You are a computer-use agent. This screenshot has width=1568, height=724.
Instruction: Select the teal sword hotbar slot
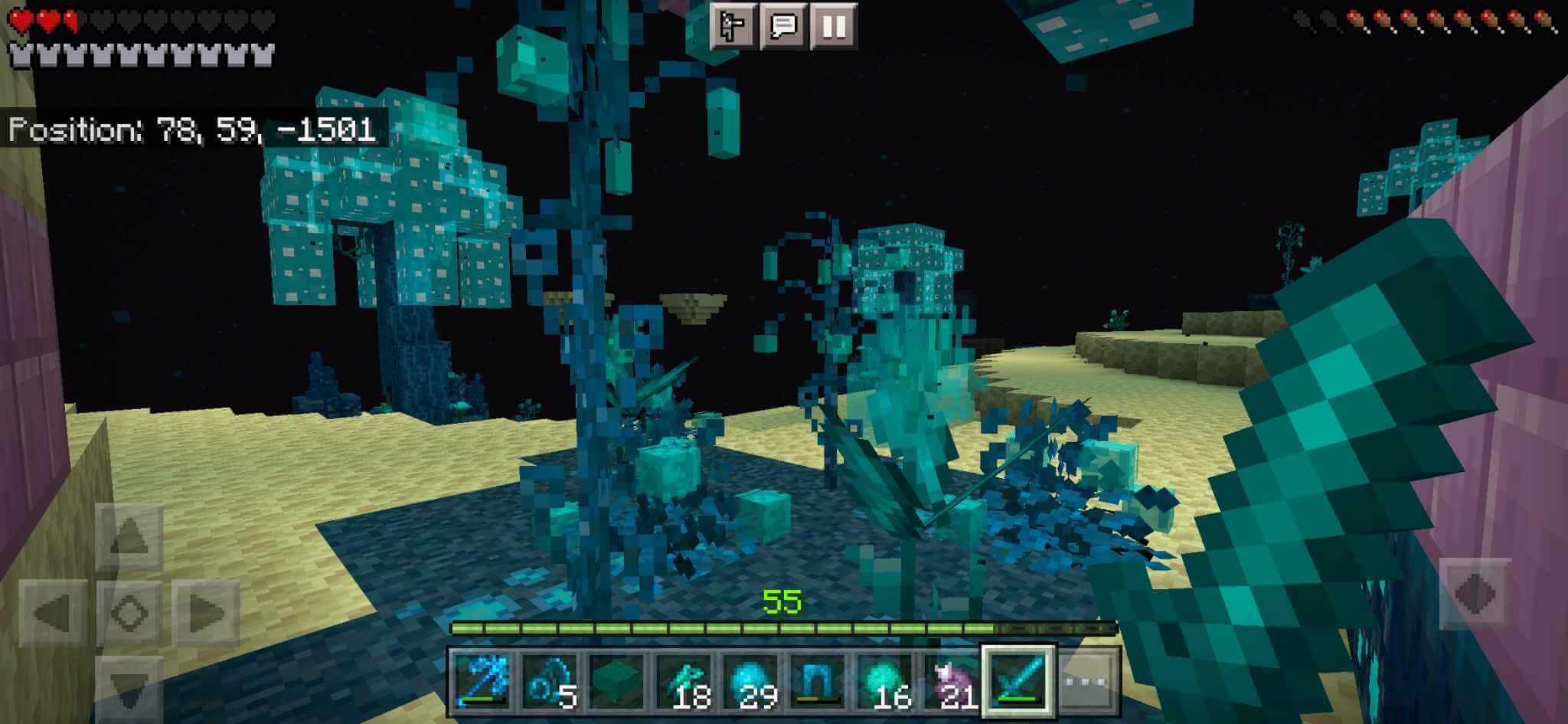[1018, 680]
